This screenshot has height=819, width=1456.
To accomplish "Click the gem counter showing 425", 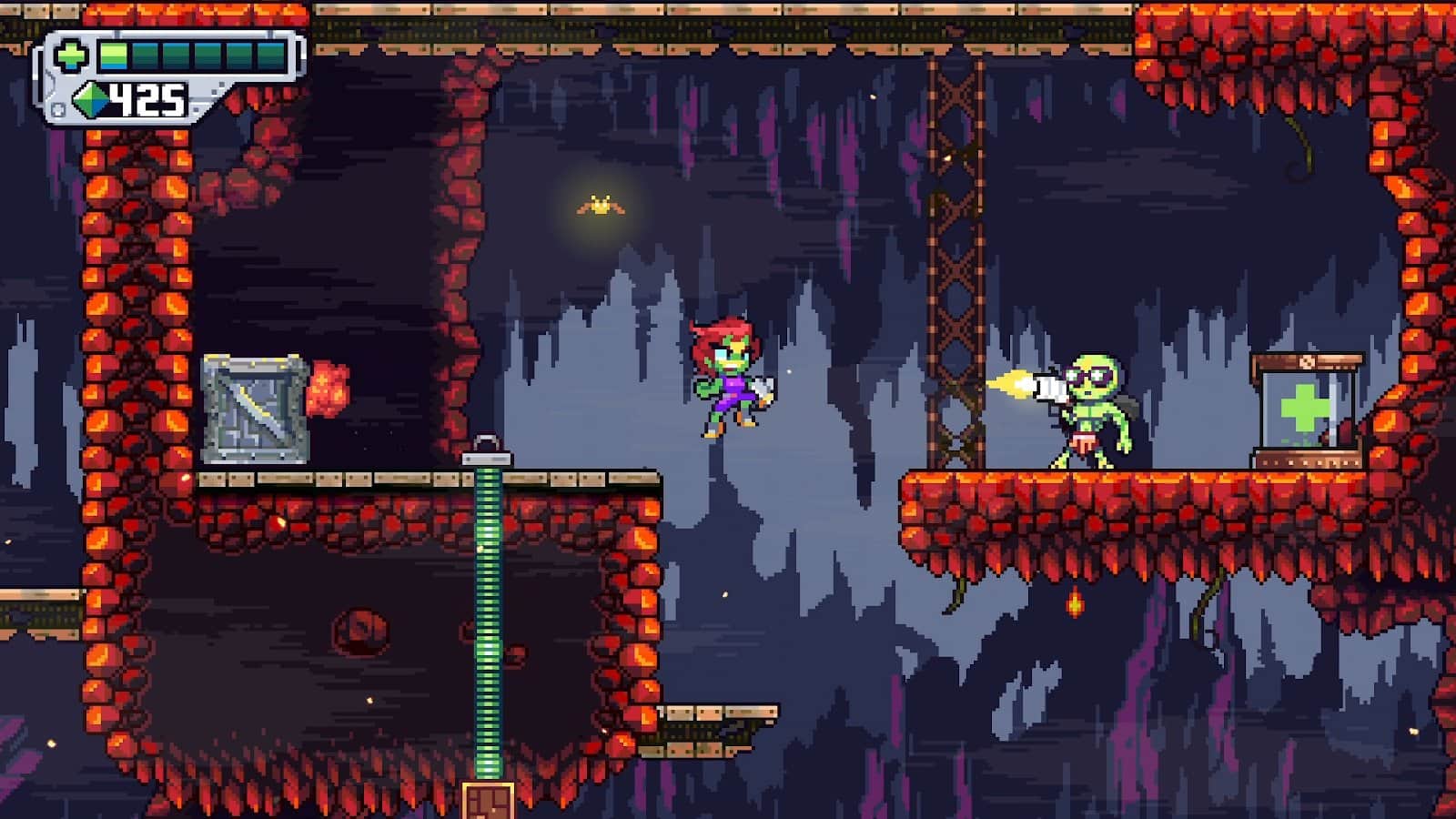I will [146, 98].
